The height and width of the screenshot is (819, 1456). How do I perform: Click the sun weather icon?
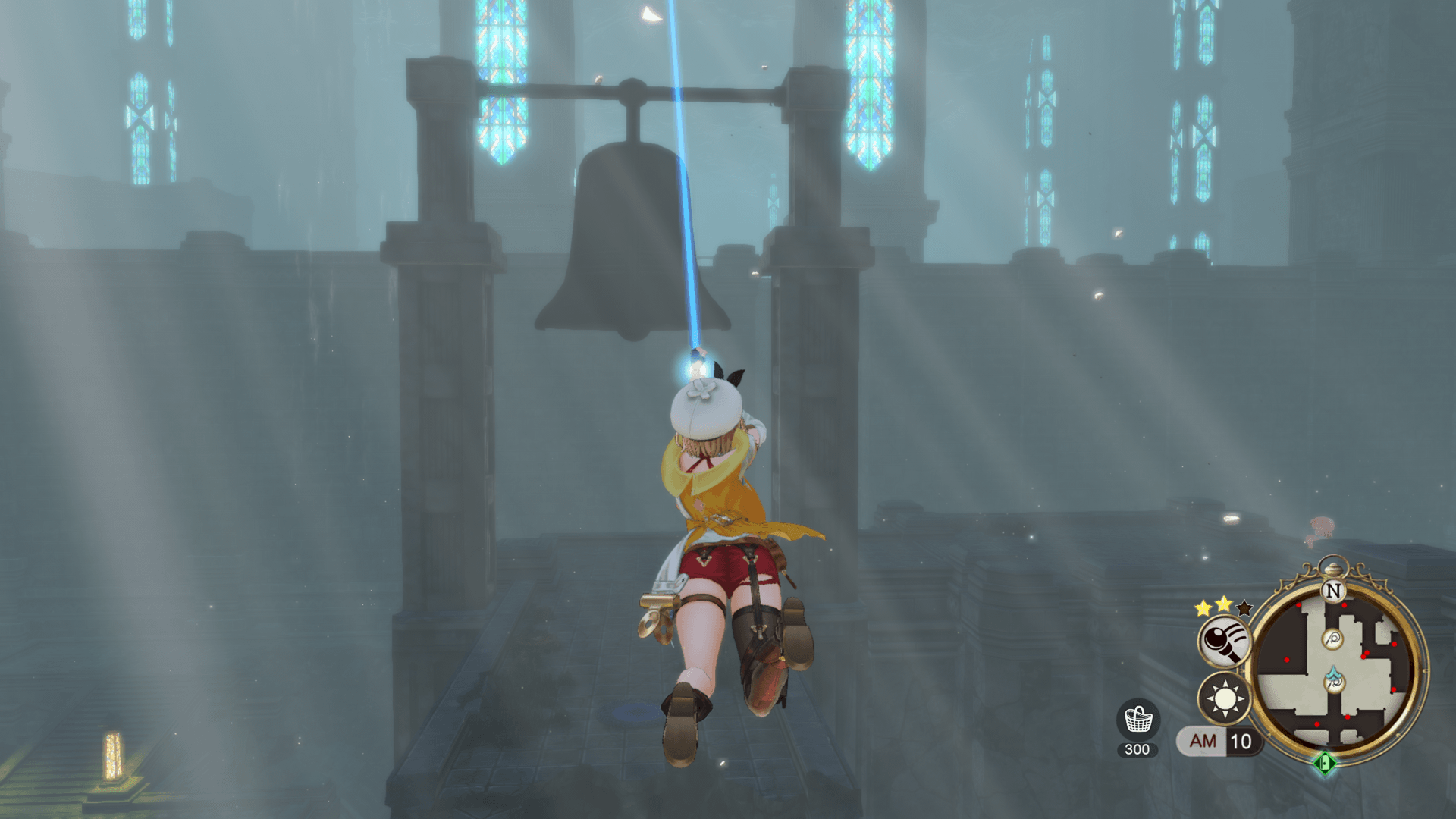coord(1224,697)
